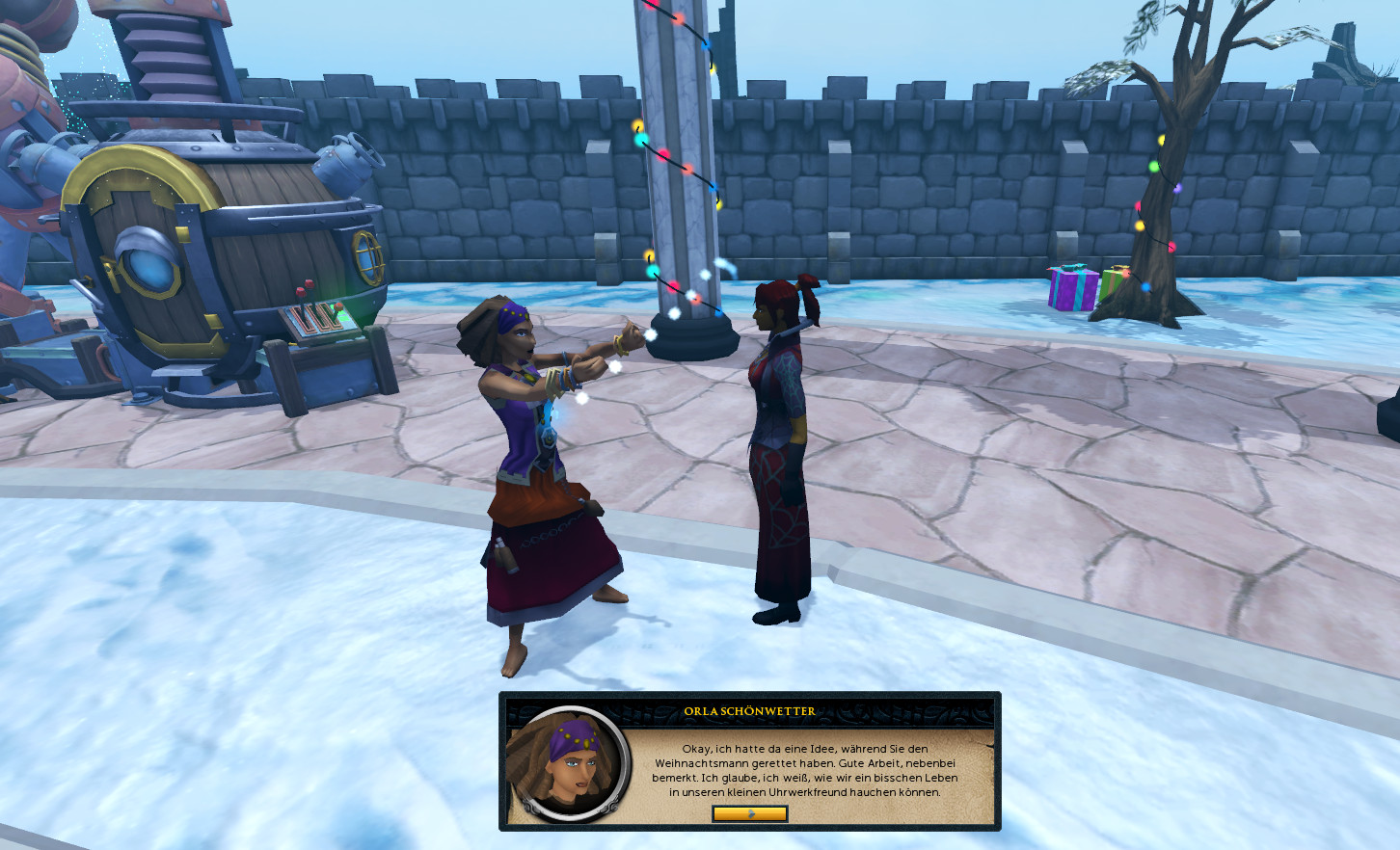Continue Orla Schönwetter's dialogue with the yellow arrow button
The height and width of the screenshot is (850, 1400).
pyautogui.click(x=749, y=813)
